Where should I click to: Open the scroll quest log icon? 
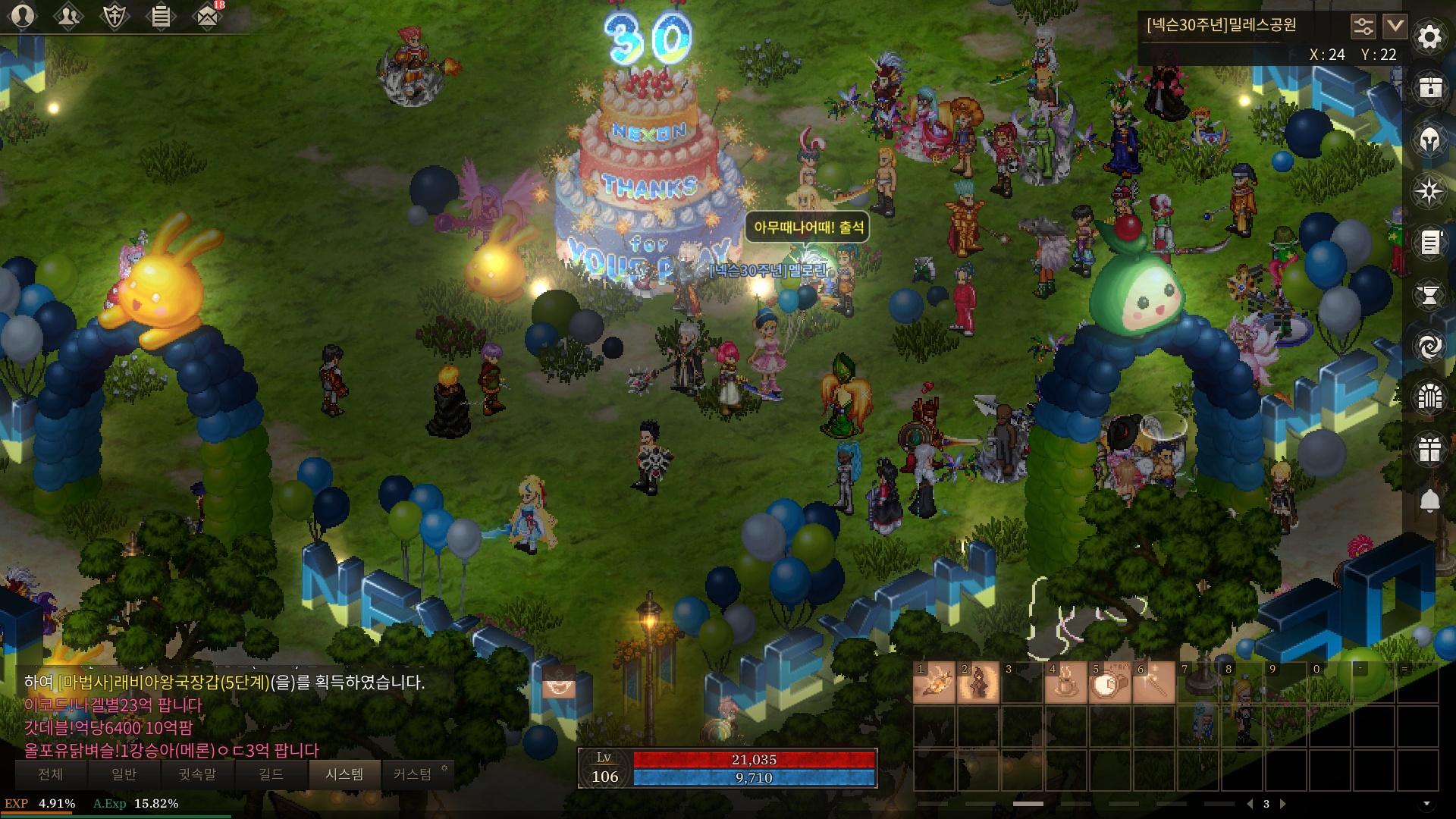[1429, 243]
